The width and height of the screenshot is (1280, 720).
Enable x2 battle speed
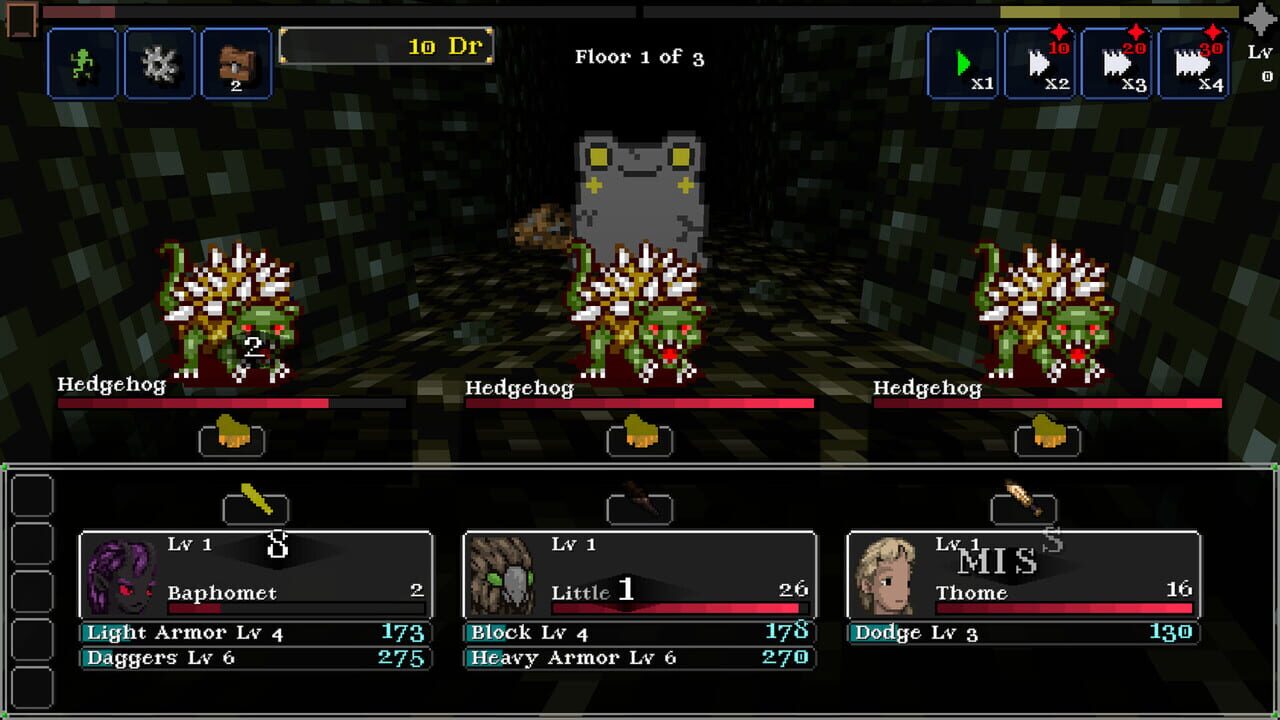(1039, 62)
